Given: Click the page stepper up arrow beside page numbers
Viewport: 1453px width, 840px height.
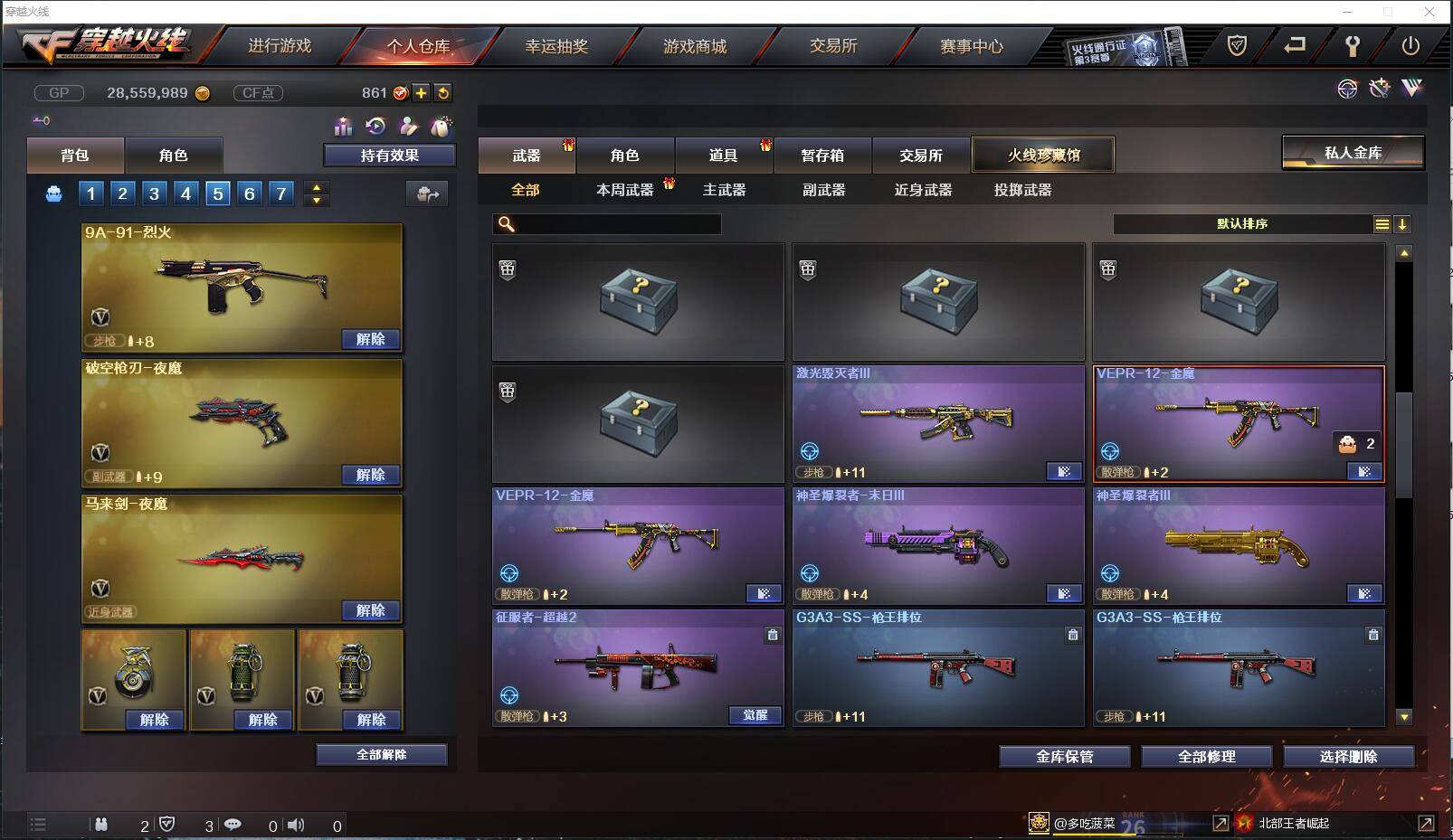Looking at the screenshot, I should [316, 187].
